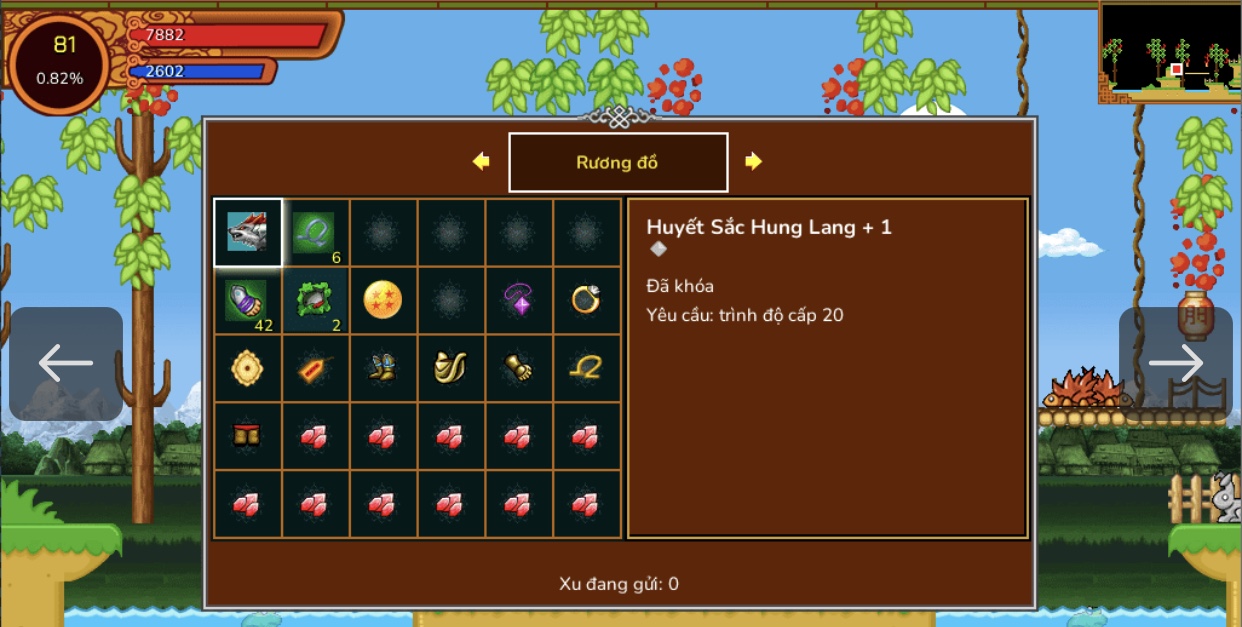
Task: Select the golden rope belt item
Action: [x=587, y=368]
